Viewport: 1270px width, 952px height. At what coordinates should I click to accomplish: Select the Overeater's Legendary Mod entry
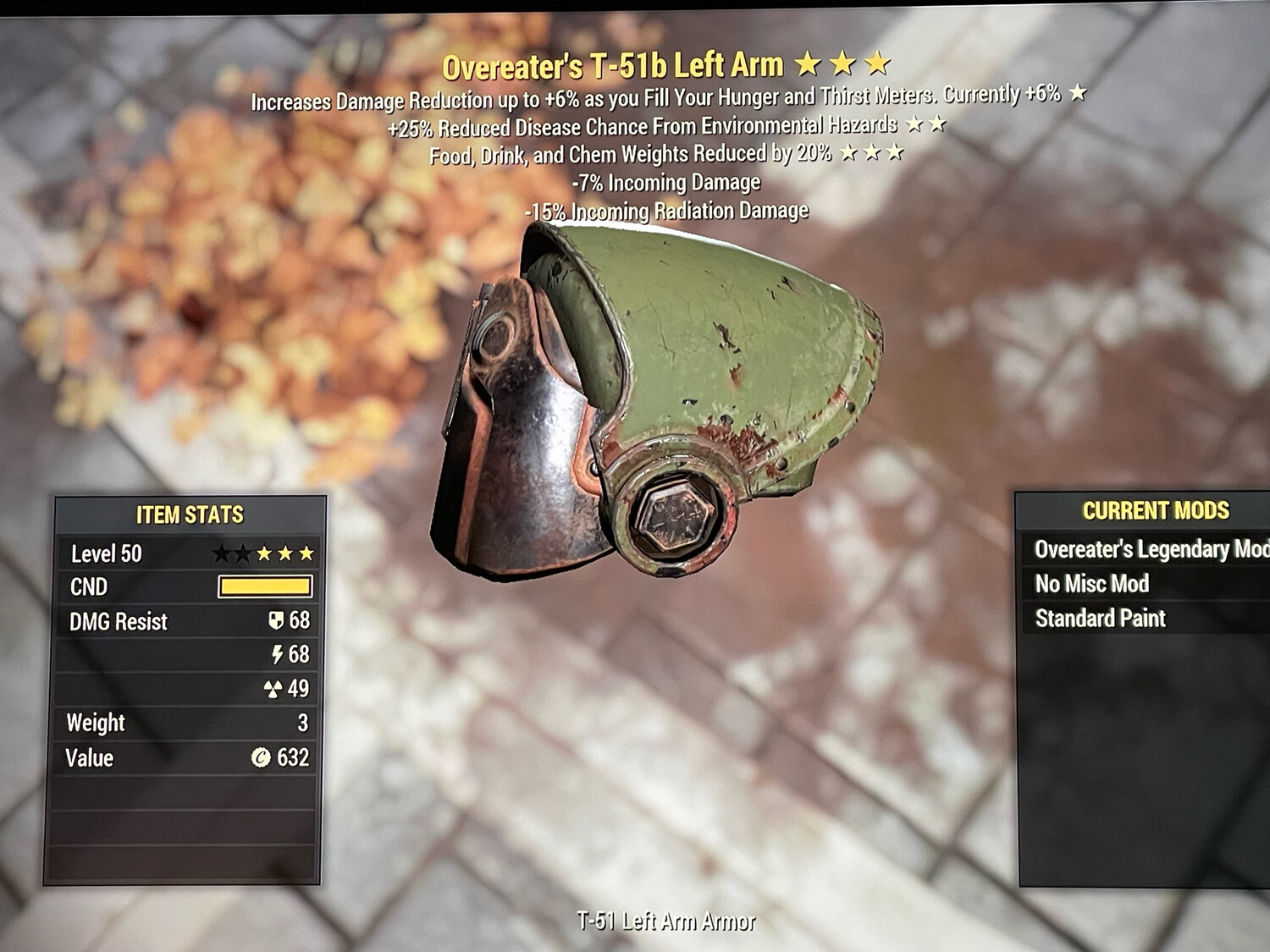click(1150, 550)
